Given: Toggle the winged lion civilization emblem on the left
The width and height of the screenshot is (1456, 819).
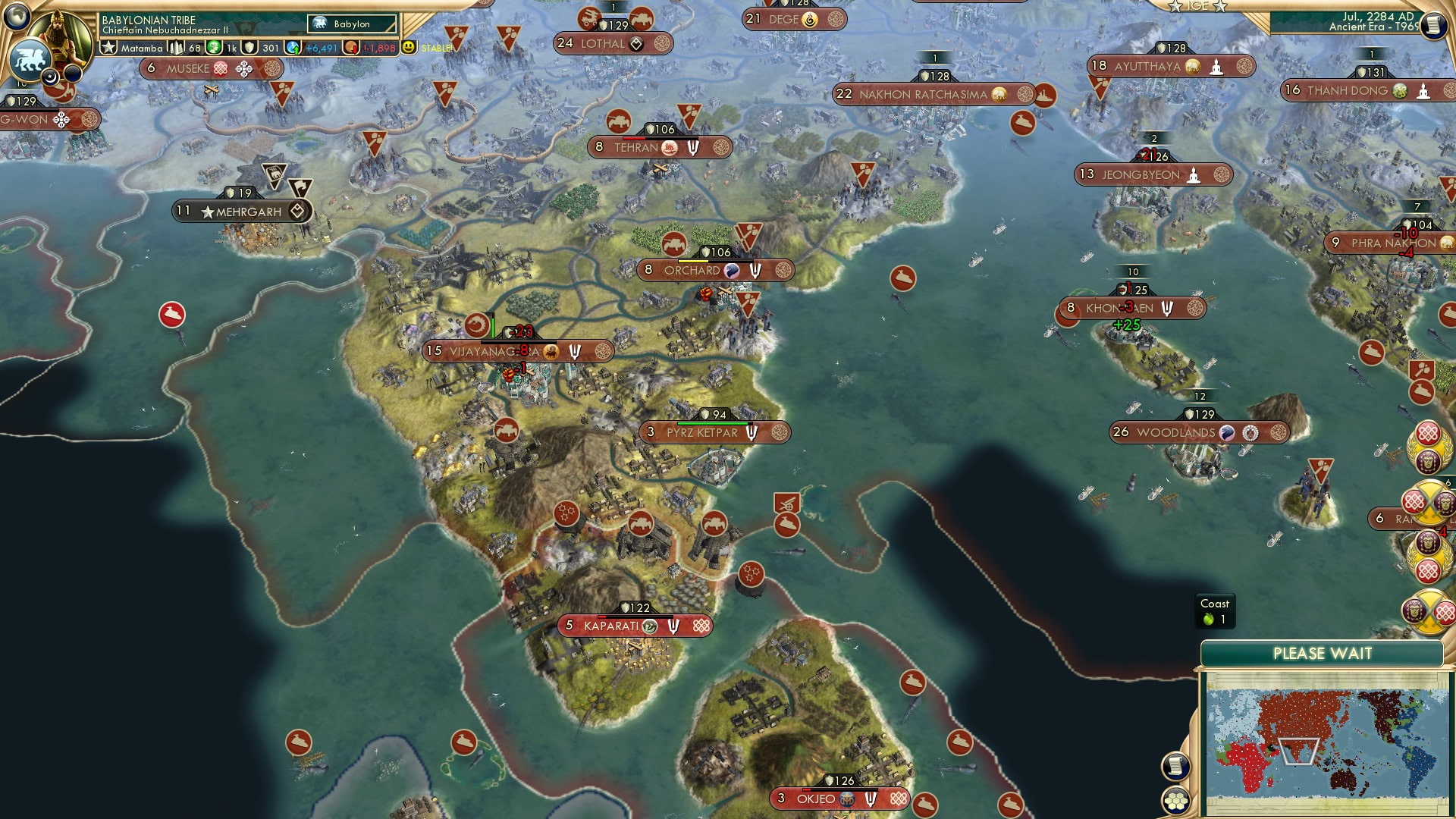Looking at the screenshot, I should 31,59.
